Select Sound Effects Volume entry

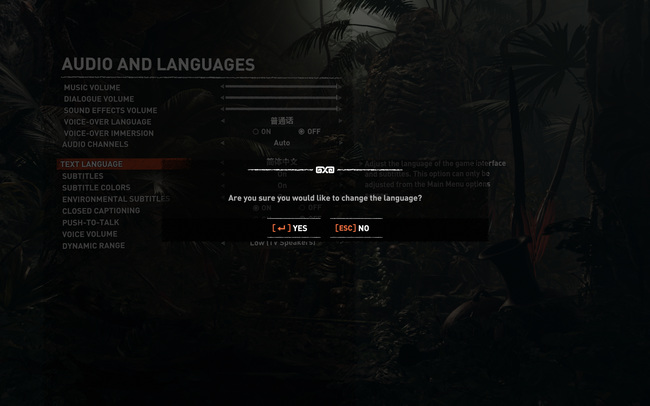point(110,110)
